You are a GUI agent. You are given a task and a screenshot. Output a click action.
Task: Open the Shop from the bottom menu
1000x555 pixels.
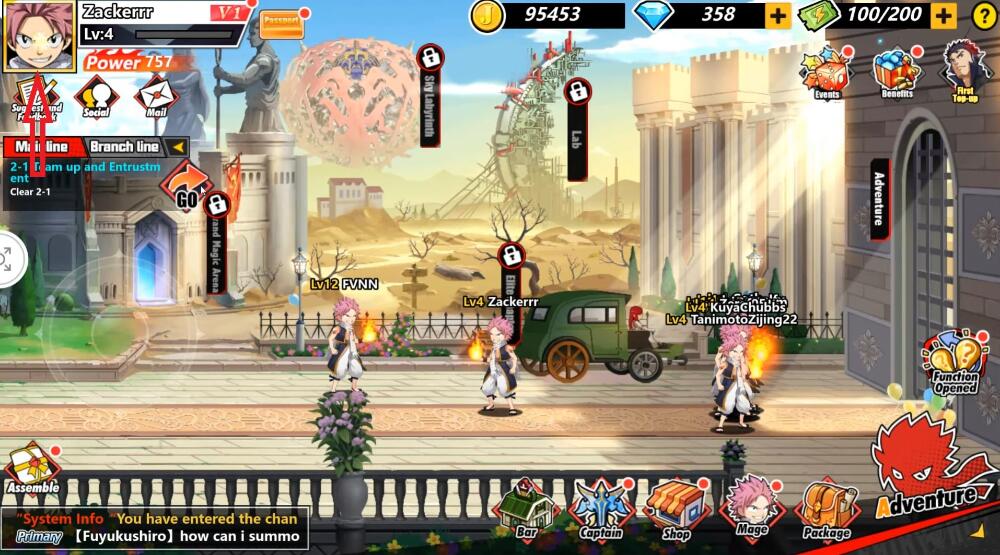coord(677,508)
